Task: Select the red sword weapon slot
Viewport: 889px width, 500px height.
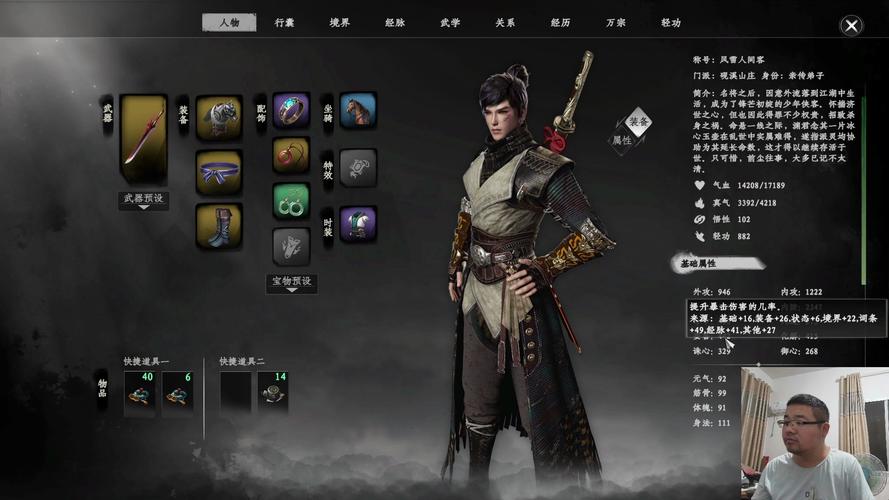Action: tap(143, 140)
